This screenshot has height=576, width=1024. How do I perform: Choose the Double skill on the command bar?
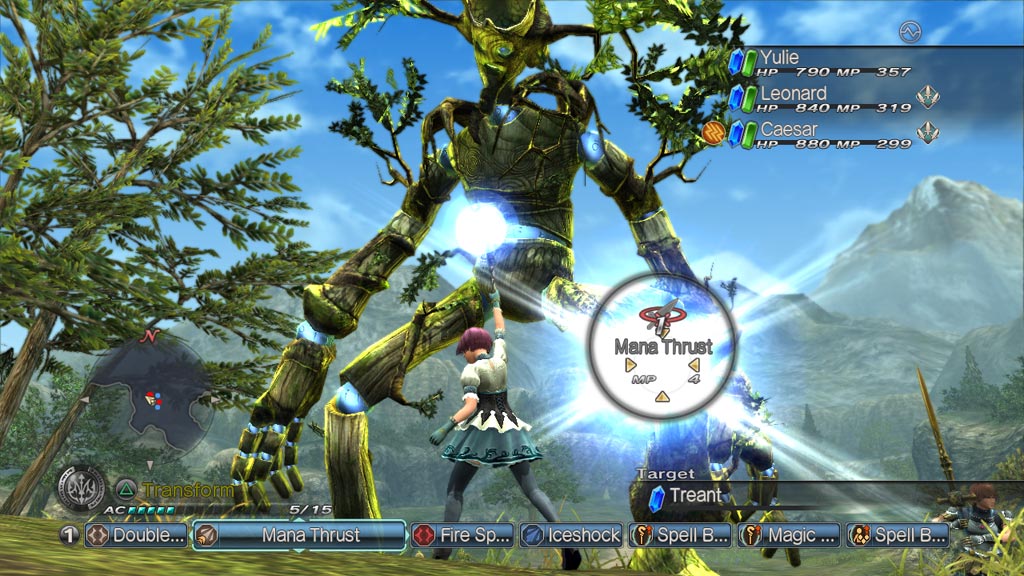pos(137,535)
